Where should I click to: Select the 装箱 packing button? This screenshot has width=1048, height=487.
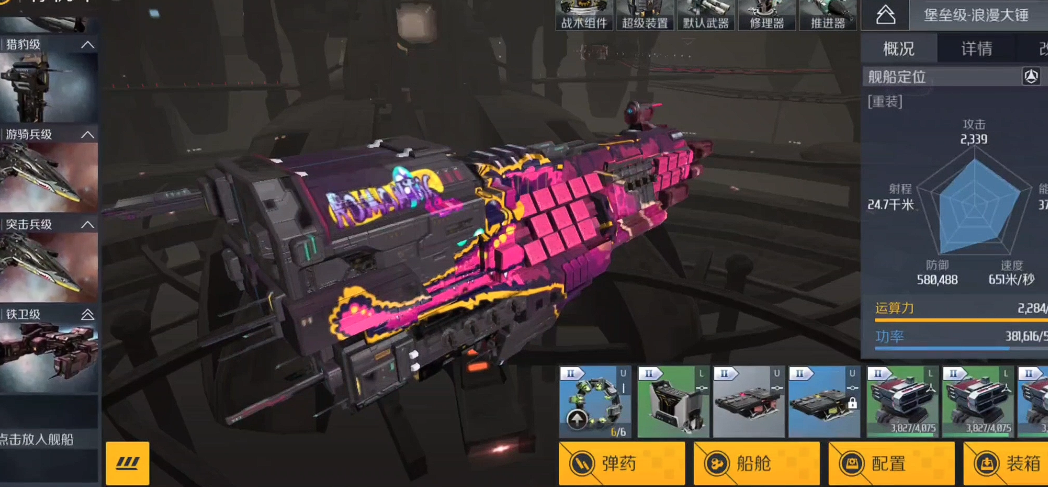coord(1010,463)
